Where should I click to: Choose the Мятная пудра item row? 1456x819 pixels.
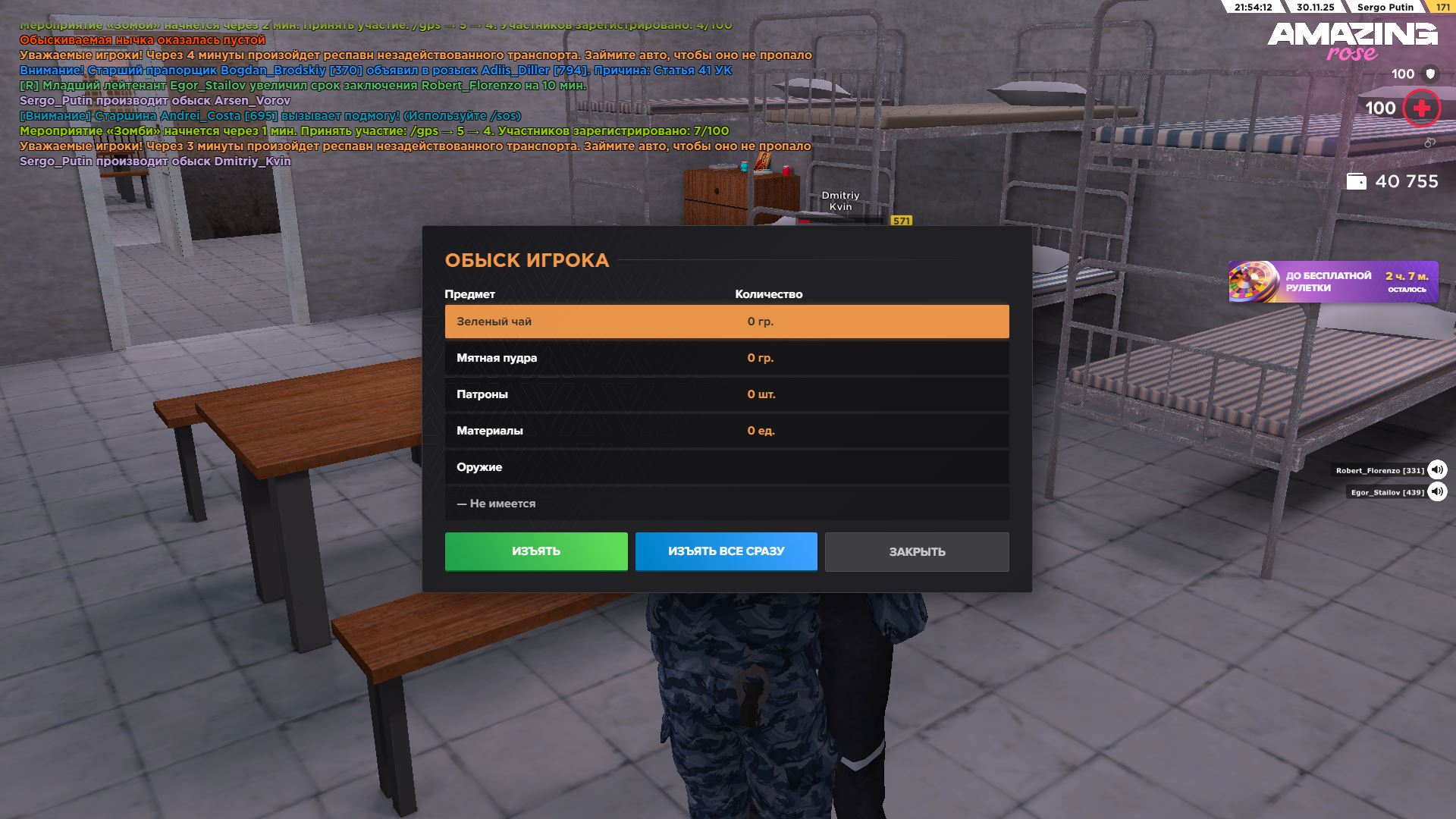[x=726, y=358]
